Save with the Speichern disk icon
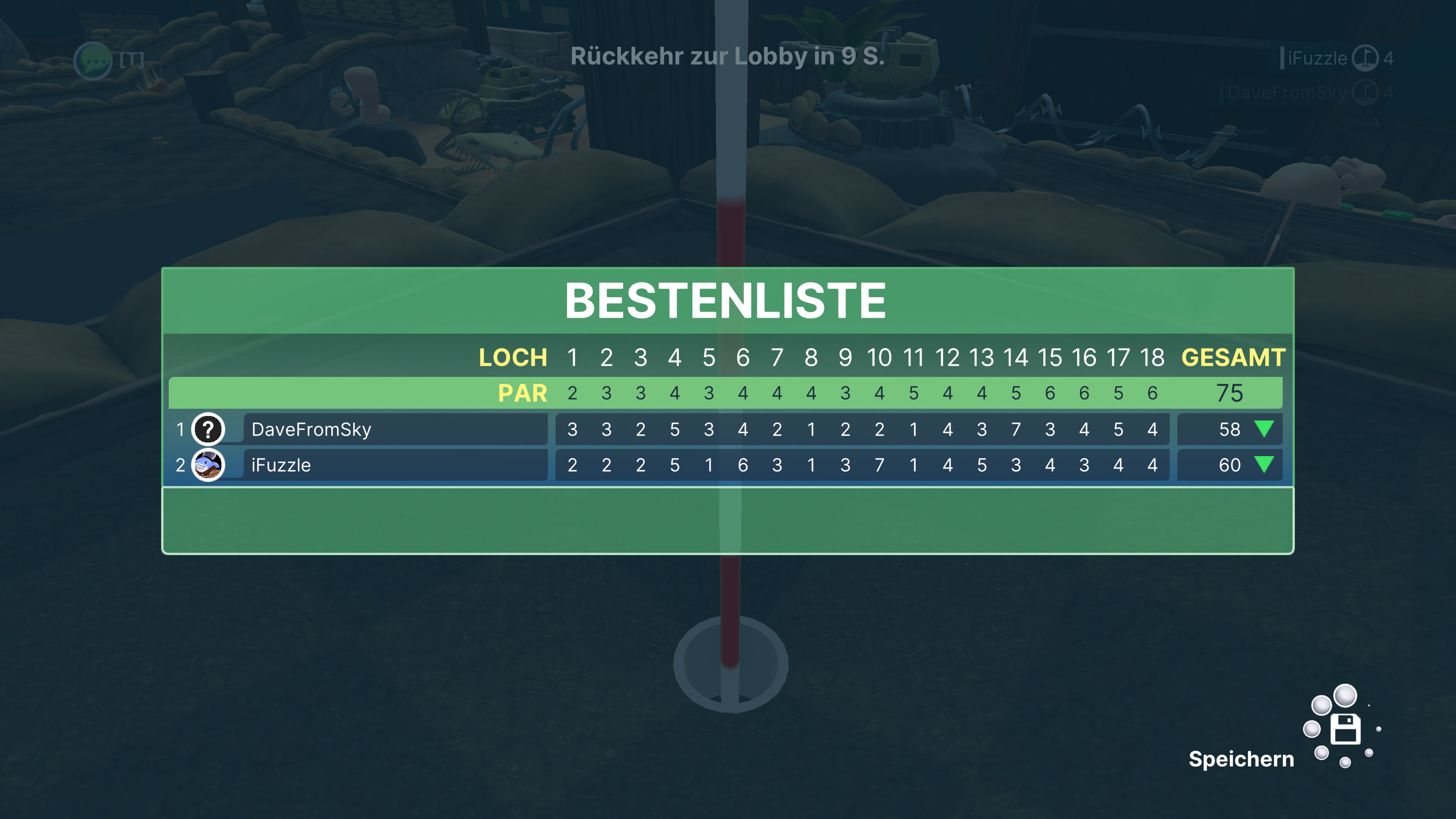The width and height of the screenshot is (1456, 819). [1345, 729]
